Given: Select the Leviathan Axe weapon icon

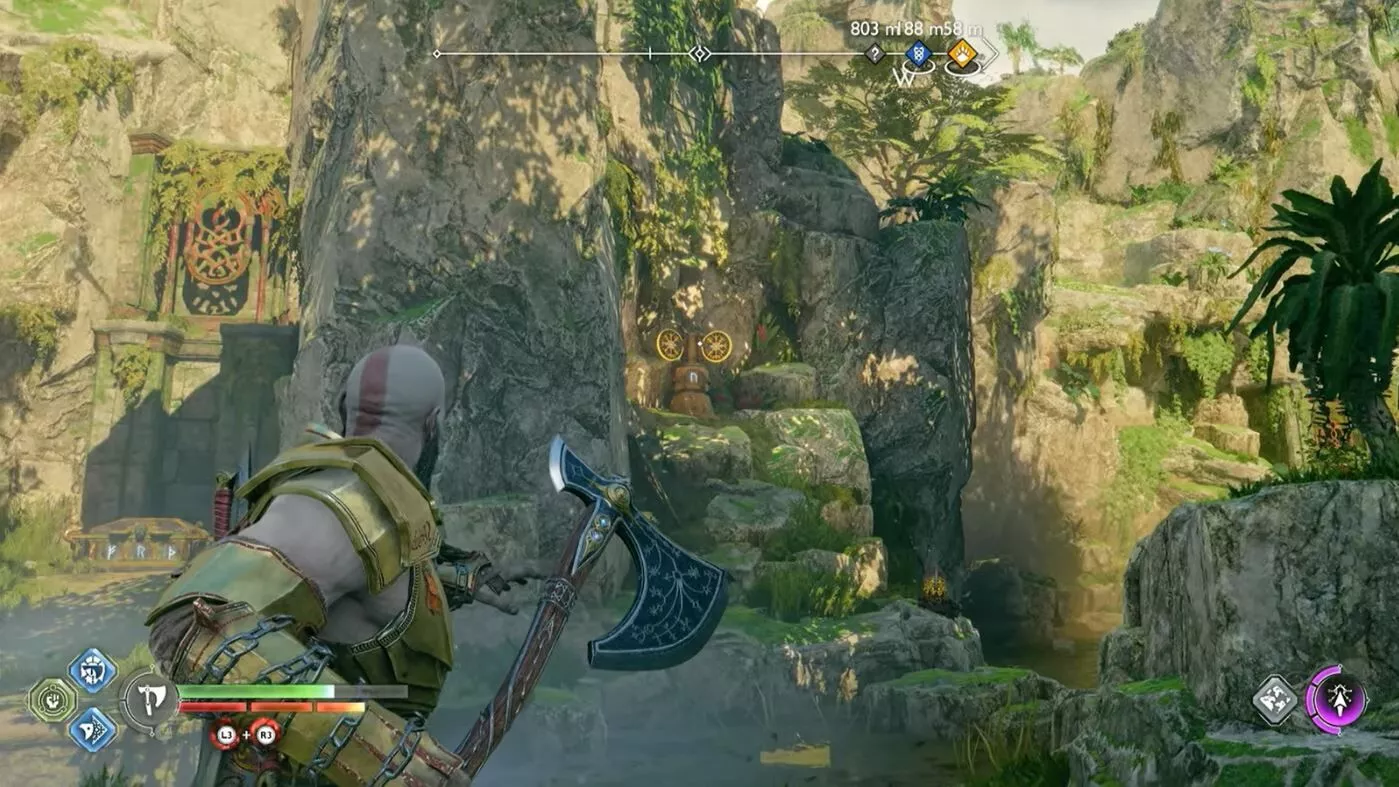Looking at the screenshot, I should [x=149, y=700].
